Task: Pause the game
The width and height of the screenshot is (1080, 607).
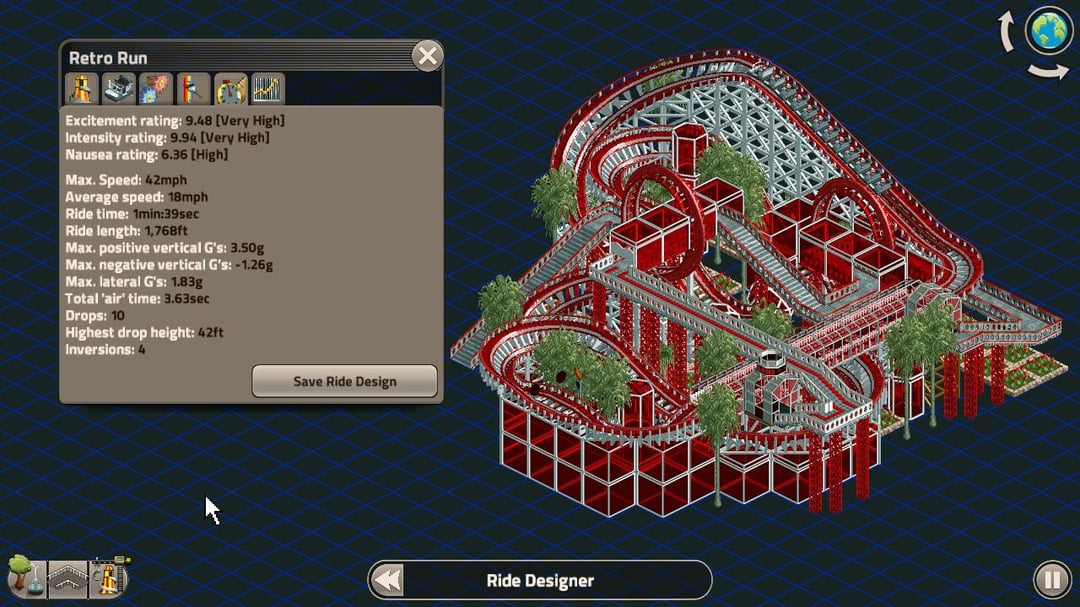Action: tap(1051, 580)
